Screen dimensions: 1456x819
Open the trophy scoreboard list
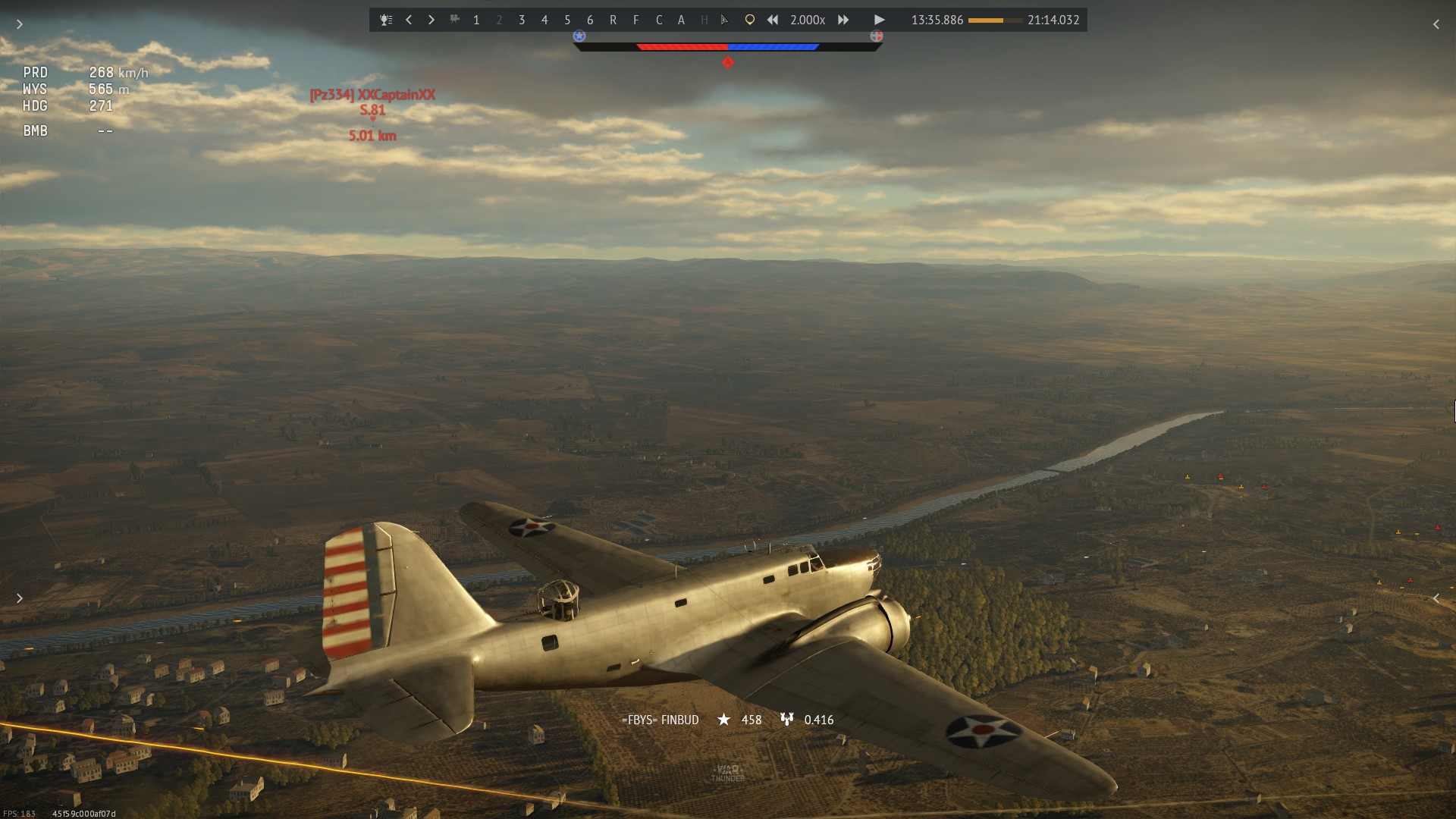(x=386, y=20)
